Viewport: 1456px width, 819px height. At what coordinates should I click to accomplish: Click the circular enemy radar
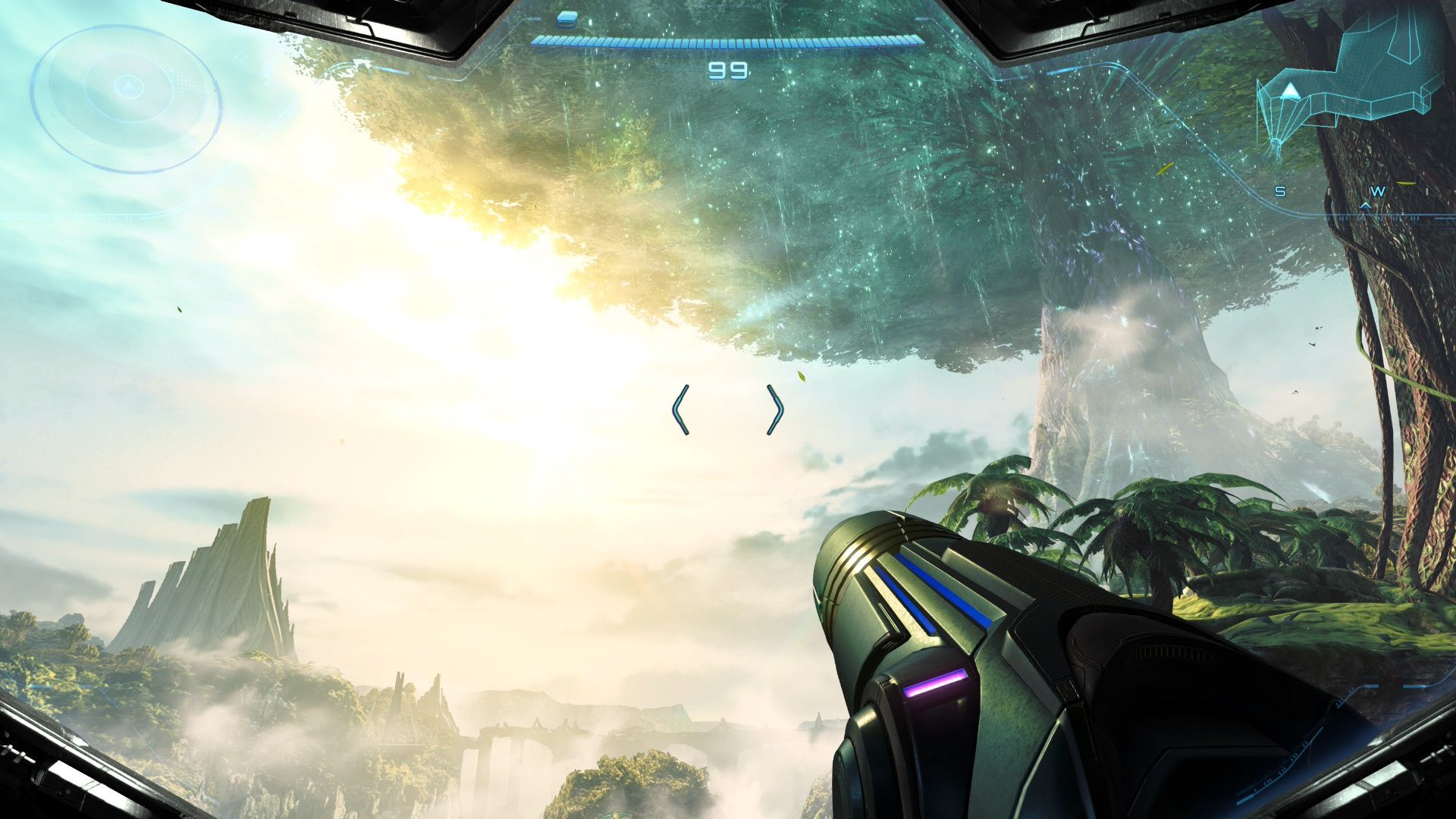tap(127, 97)
